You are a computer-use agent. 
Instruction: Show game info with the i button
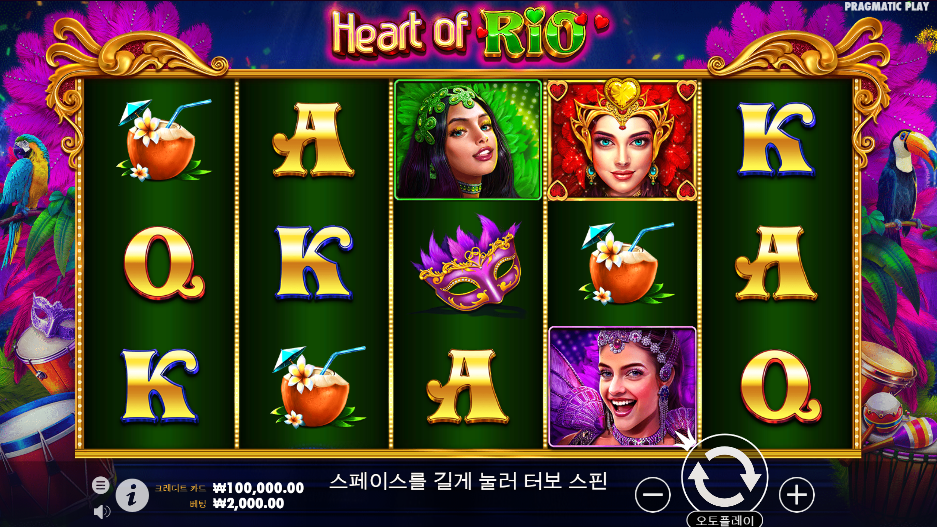(132, 493)
